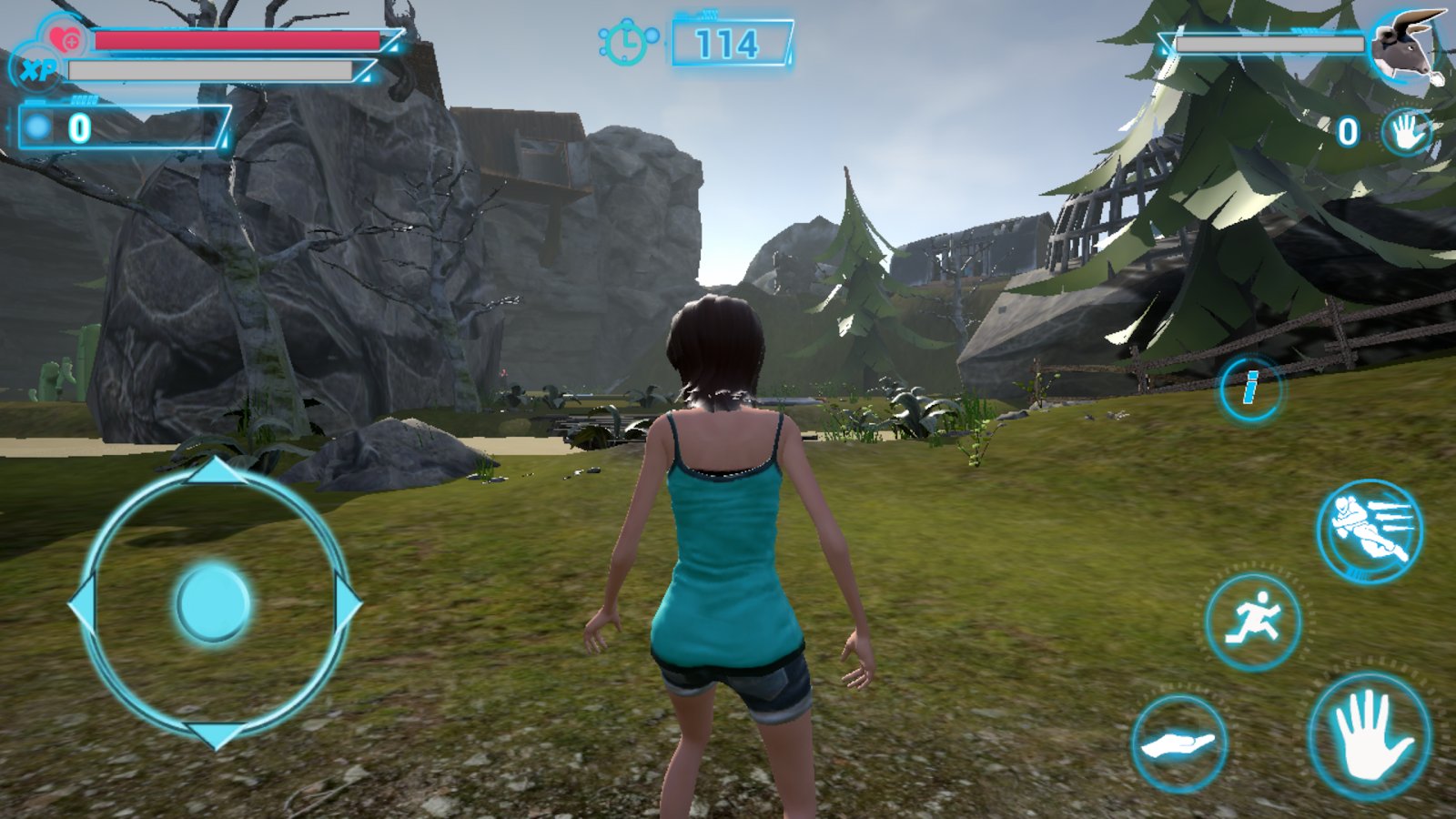Activate the flying dash attack ability
The image size is (1456, 819).
(1369, 531)
